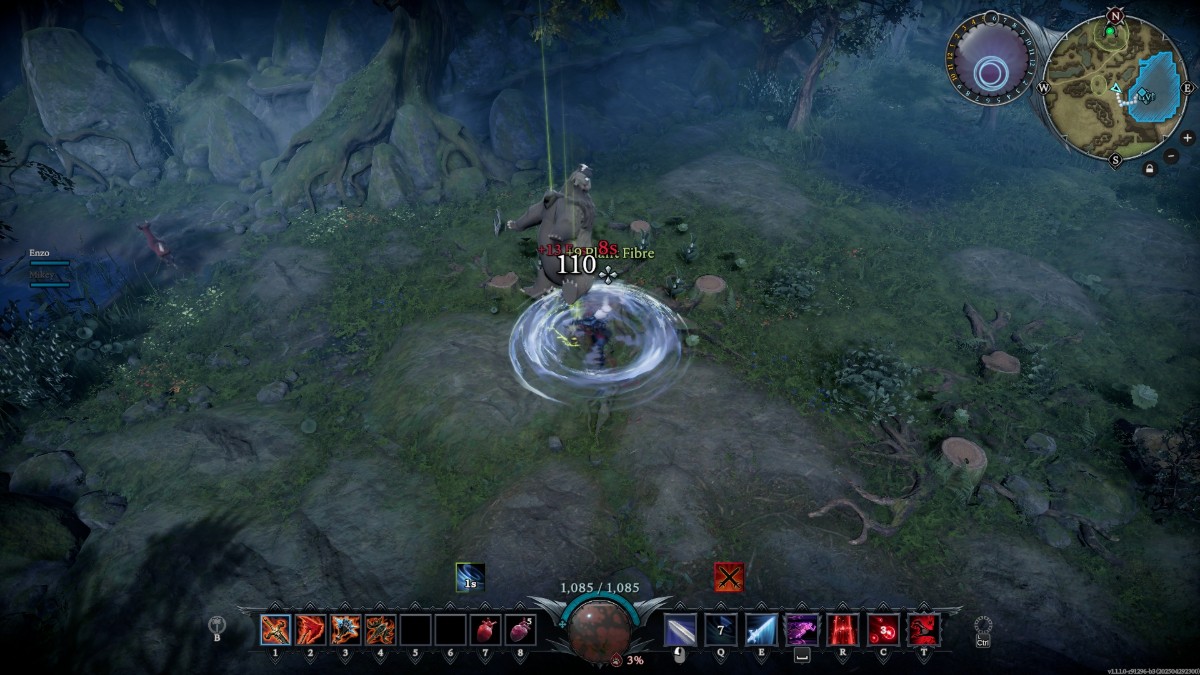This screenshot has height=675, width=1200.
Task: Choose the crossbow in hotbar slot 3
Action: [x=346, y=630]
